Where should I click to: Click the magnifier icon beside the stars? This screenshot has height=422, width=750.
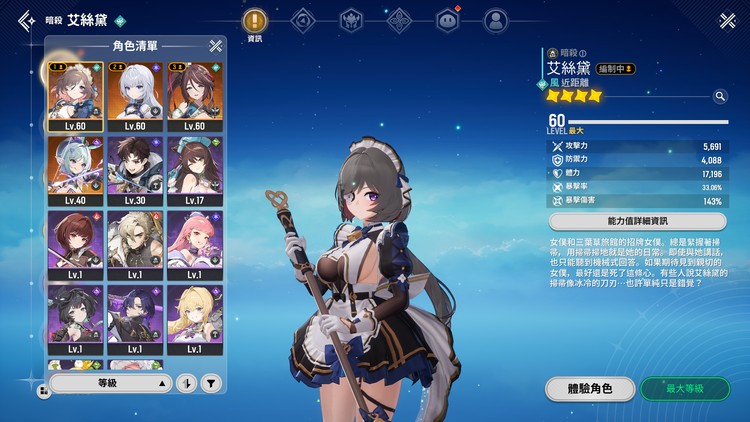(x=719, y=96)
